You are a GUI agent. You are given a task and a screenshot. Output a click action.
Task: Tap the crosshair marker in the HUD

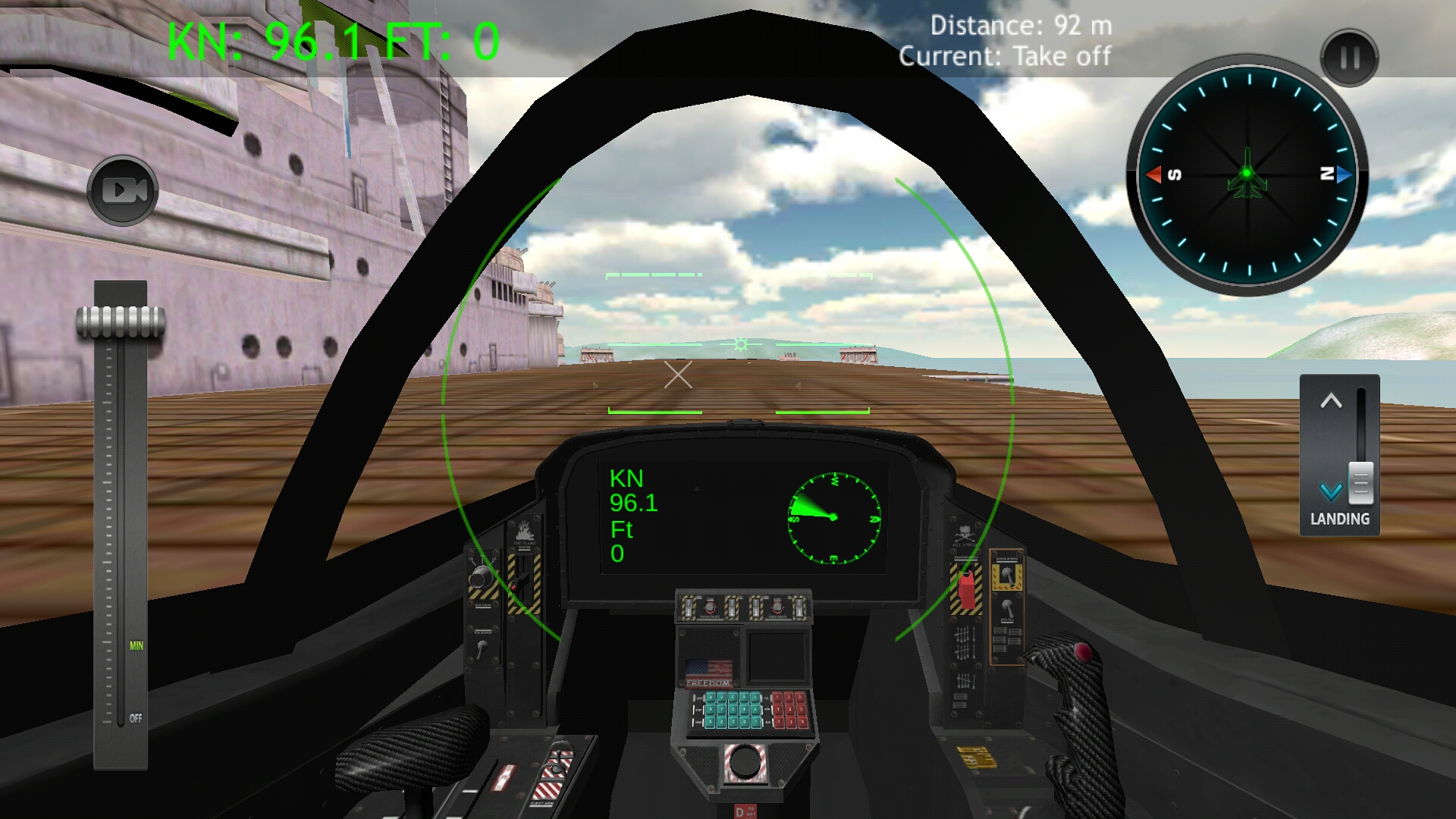click(677, 375)
